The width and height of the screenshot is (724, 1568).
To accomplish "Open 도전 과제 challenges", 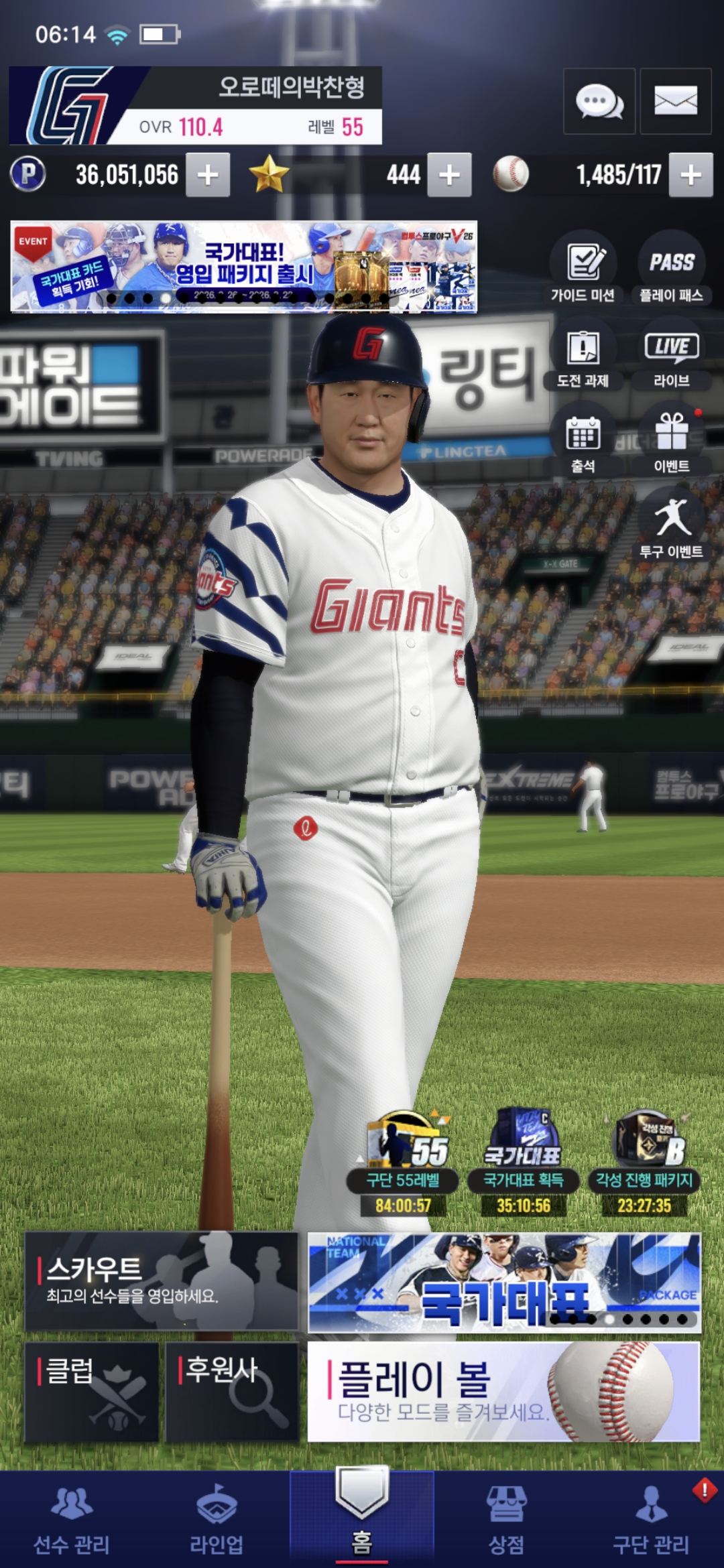I will pos(583,356).
